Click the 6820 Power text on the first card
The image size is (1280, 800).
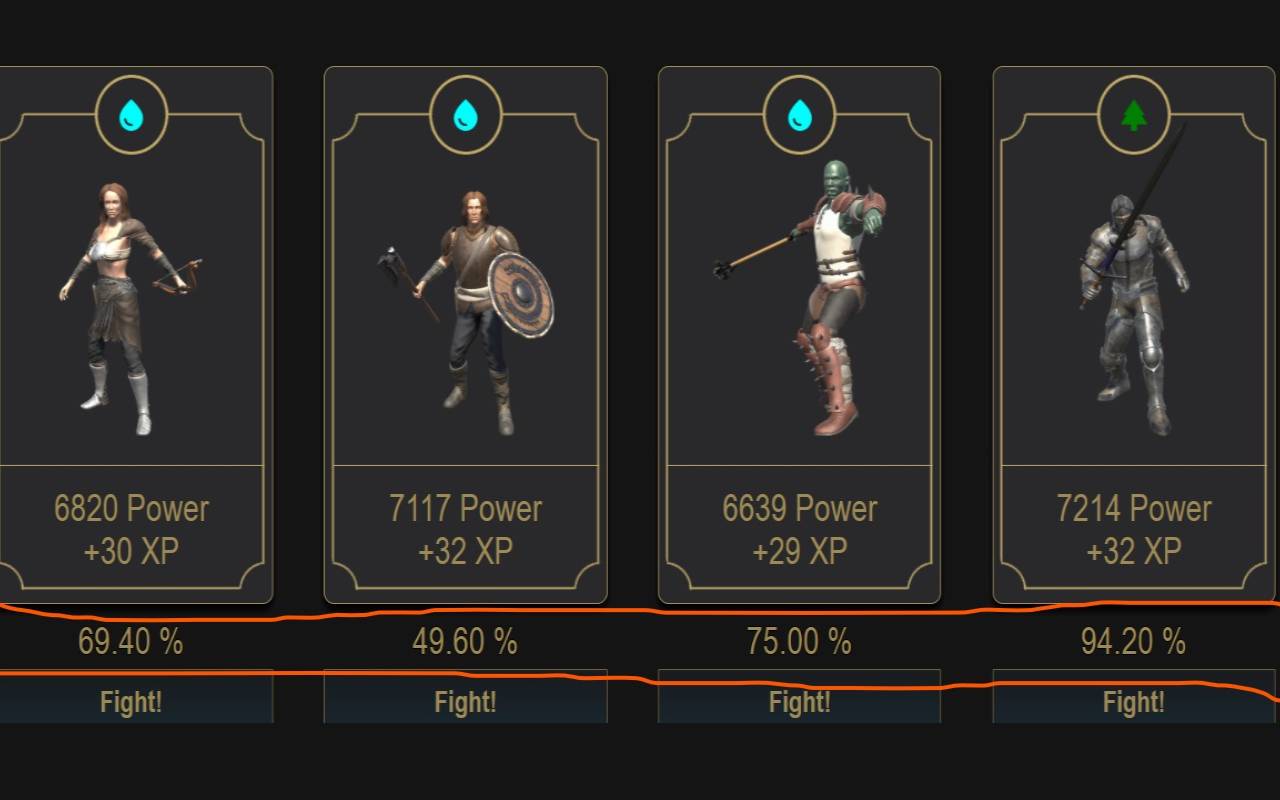point(133,509)
